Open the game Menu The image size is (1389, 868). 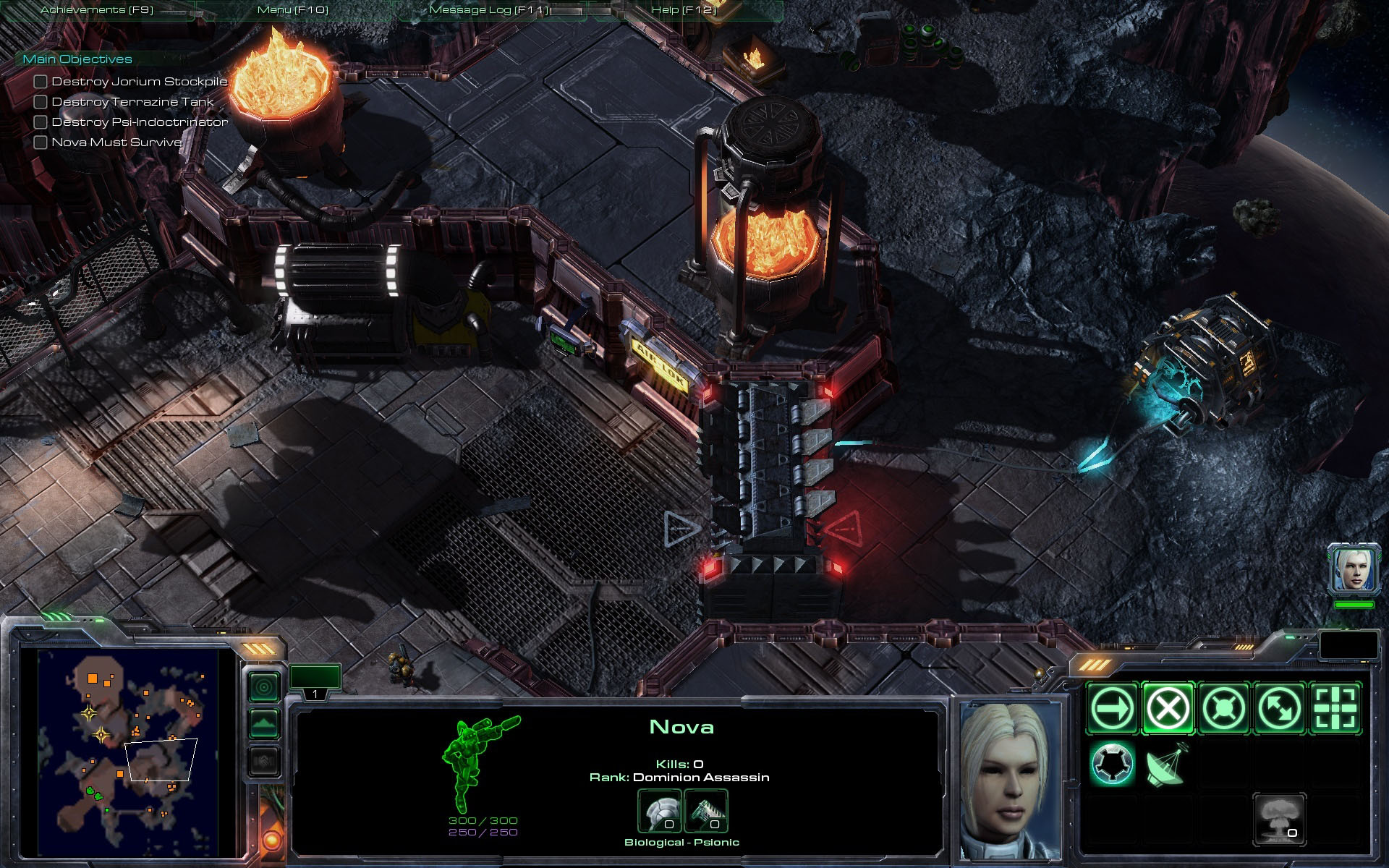point(292,10)
